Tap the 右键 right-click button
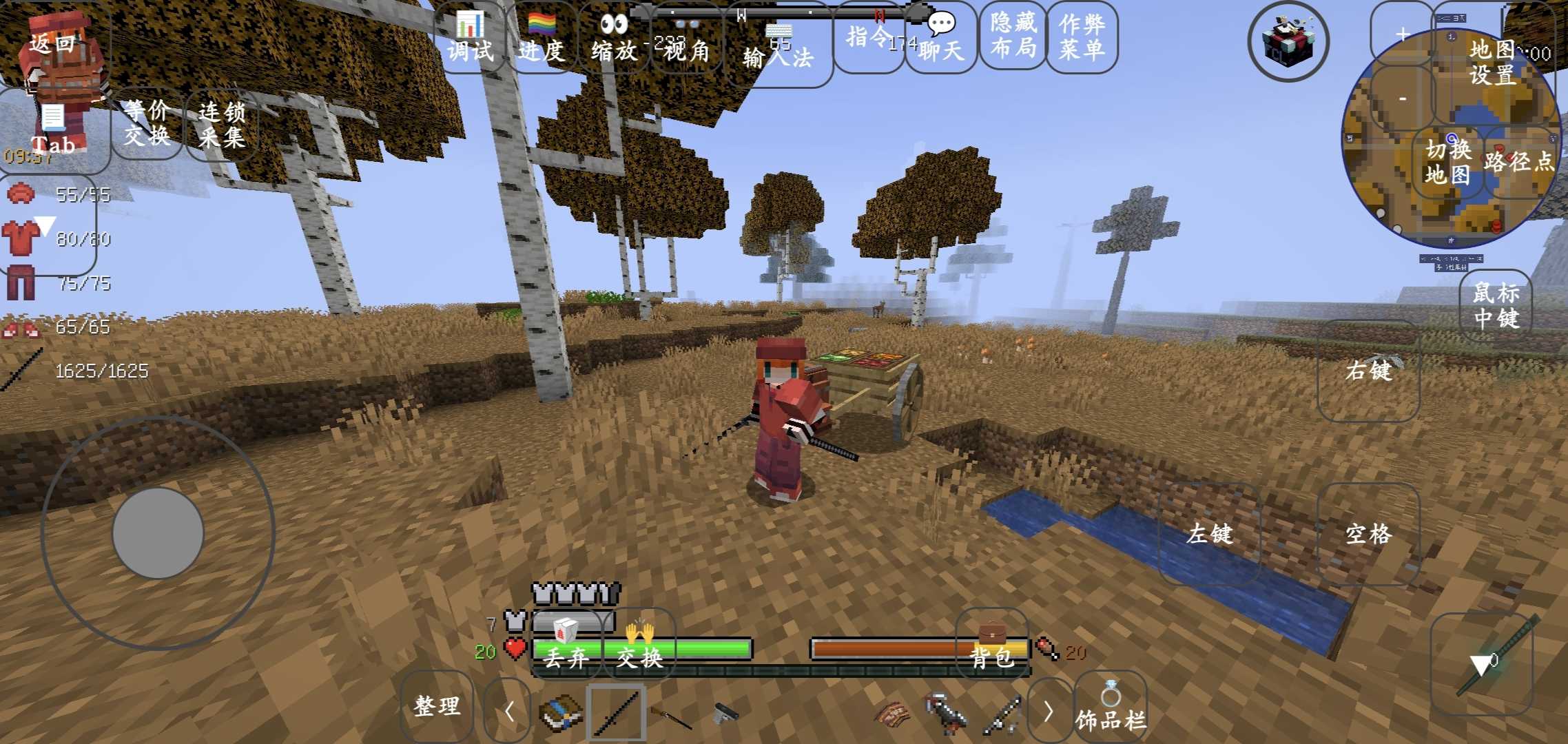 [x=1368, y=371]
